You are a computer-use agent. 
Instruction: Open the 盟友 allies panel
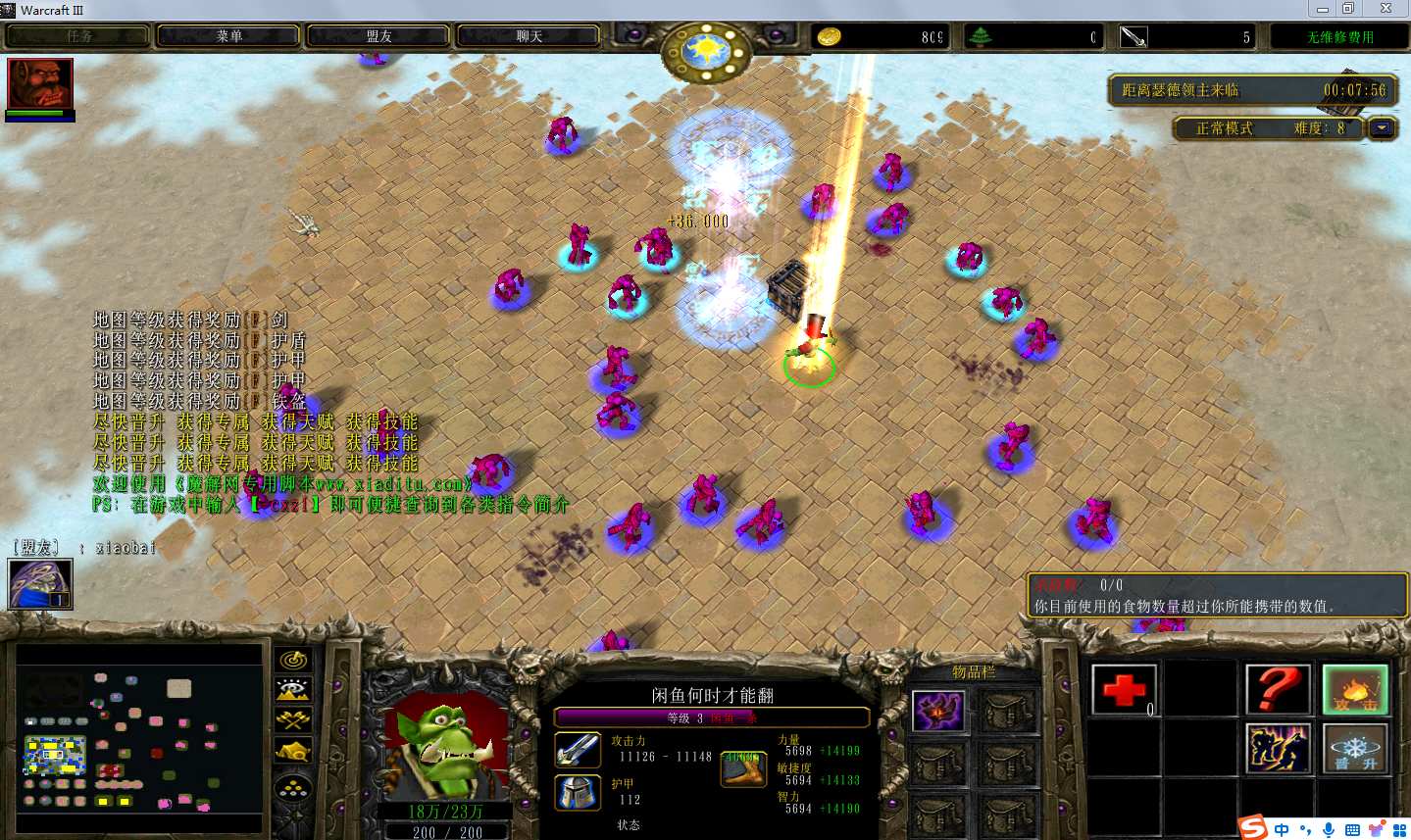(378, 36)
